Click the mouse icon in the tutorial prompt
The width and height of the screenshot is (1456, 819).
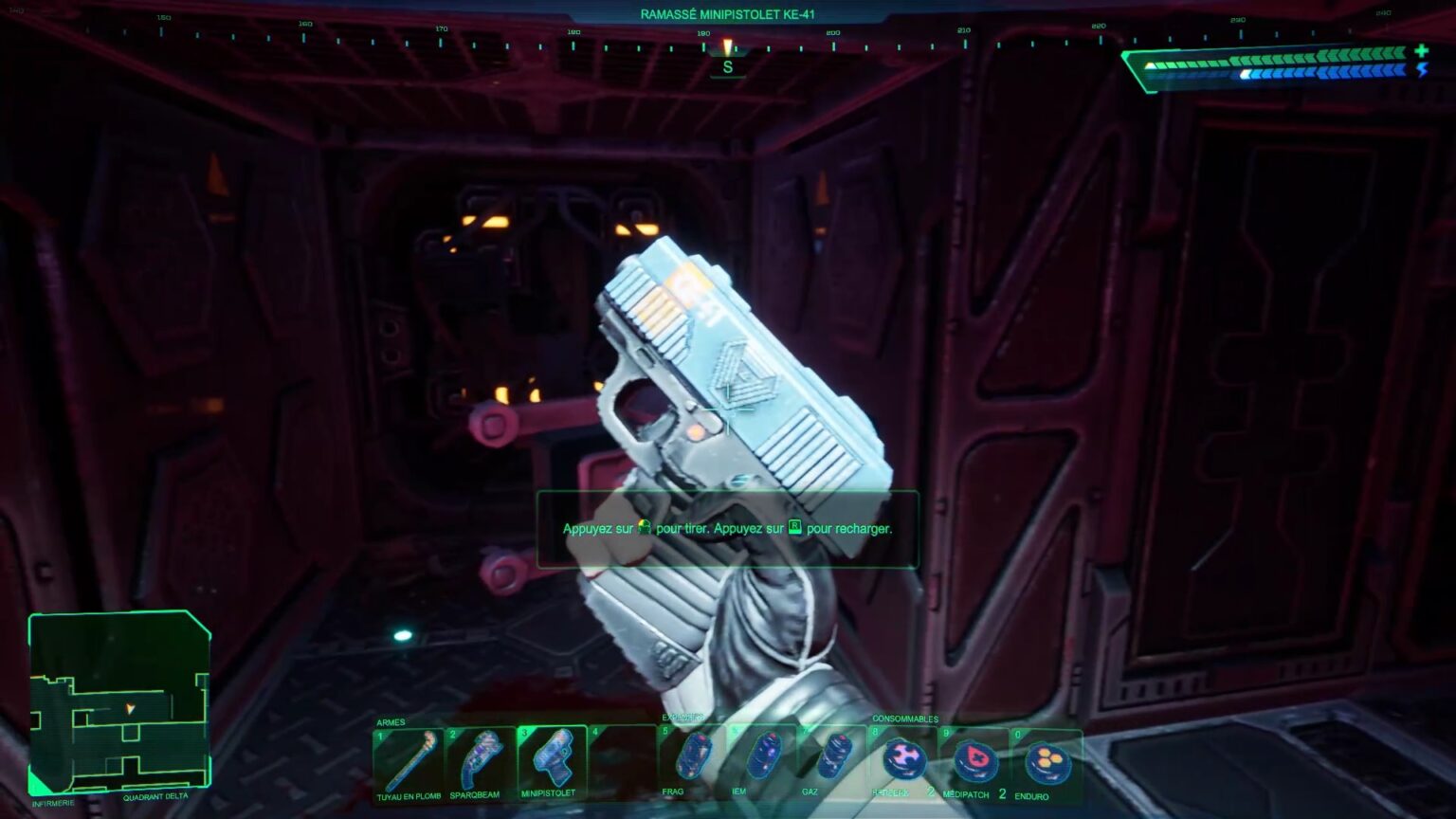645,528
